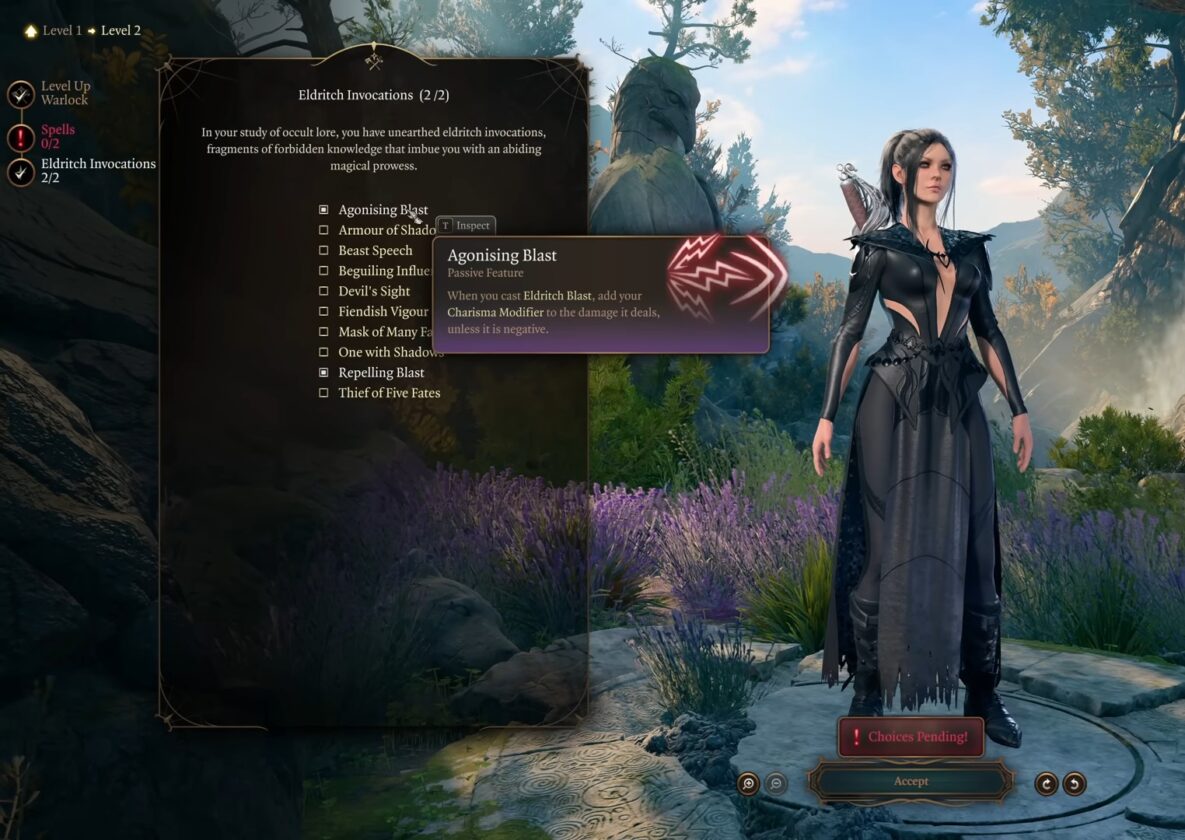Choose the Beguiling Influence invocation
Image resolution: width=1185 pixels, height=840 pixels.
pyautogui.click(x=323, y=271)
